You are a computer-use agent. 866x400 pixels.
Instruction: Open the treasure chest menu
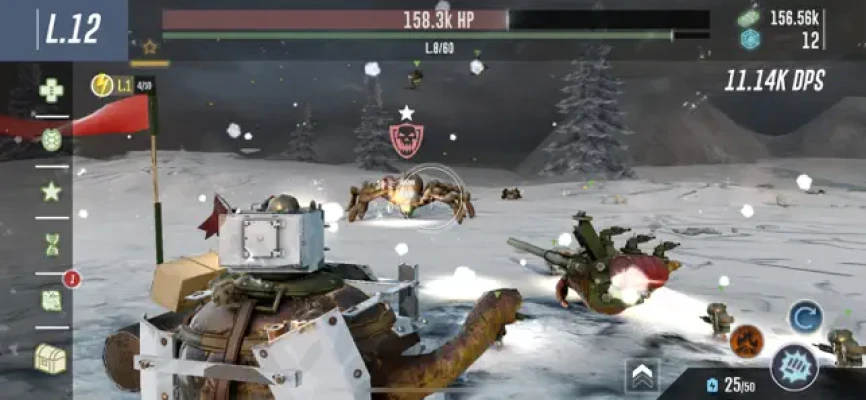tap(50, 357)
